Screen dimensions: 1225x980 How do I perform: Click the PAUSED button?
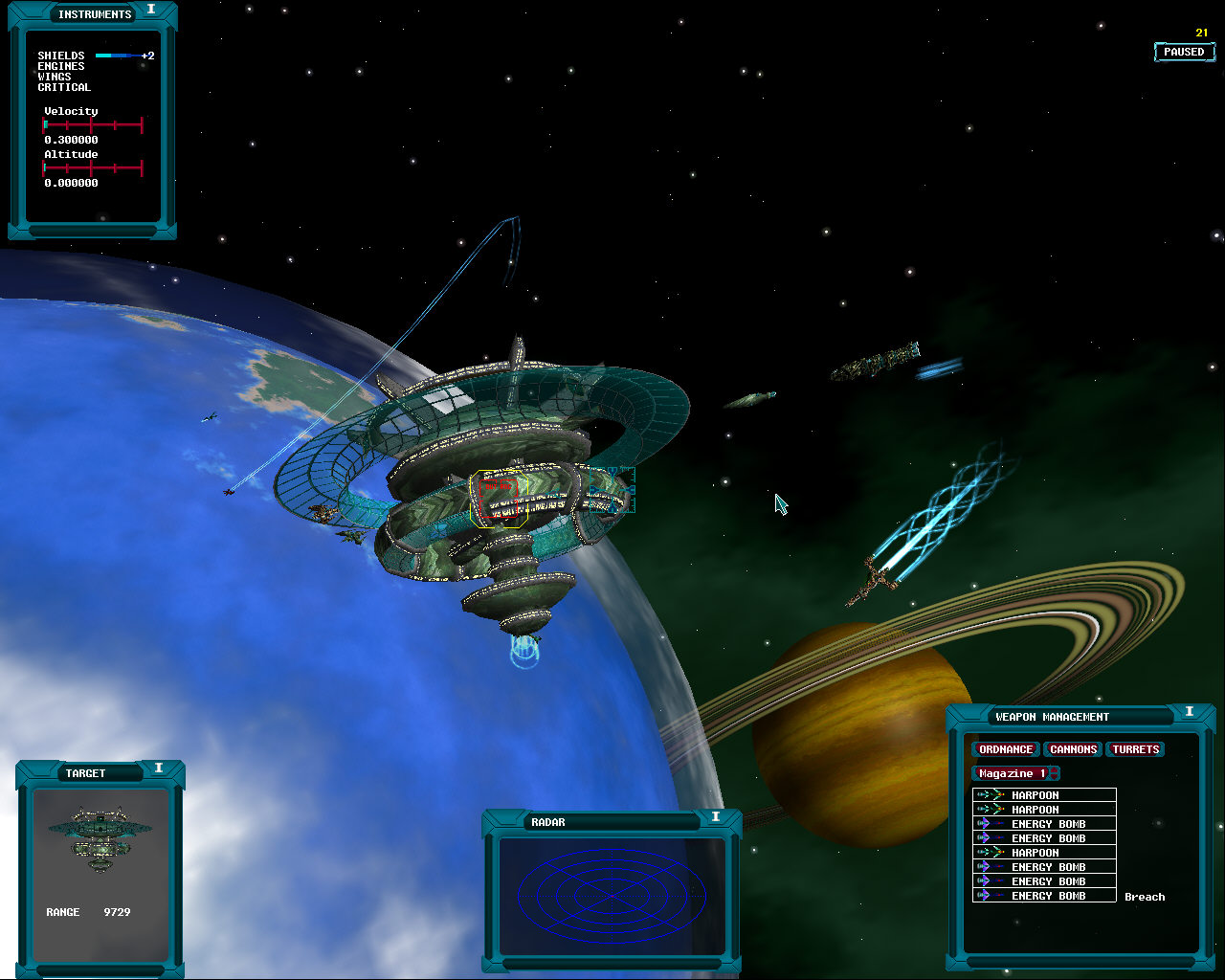1184,52
